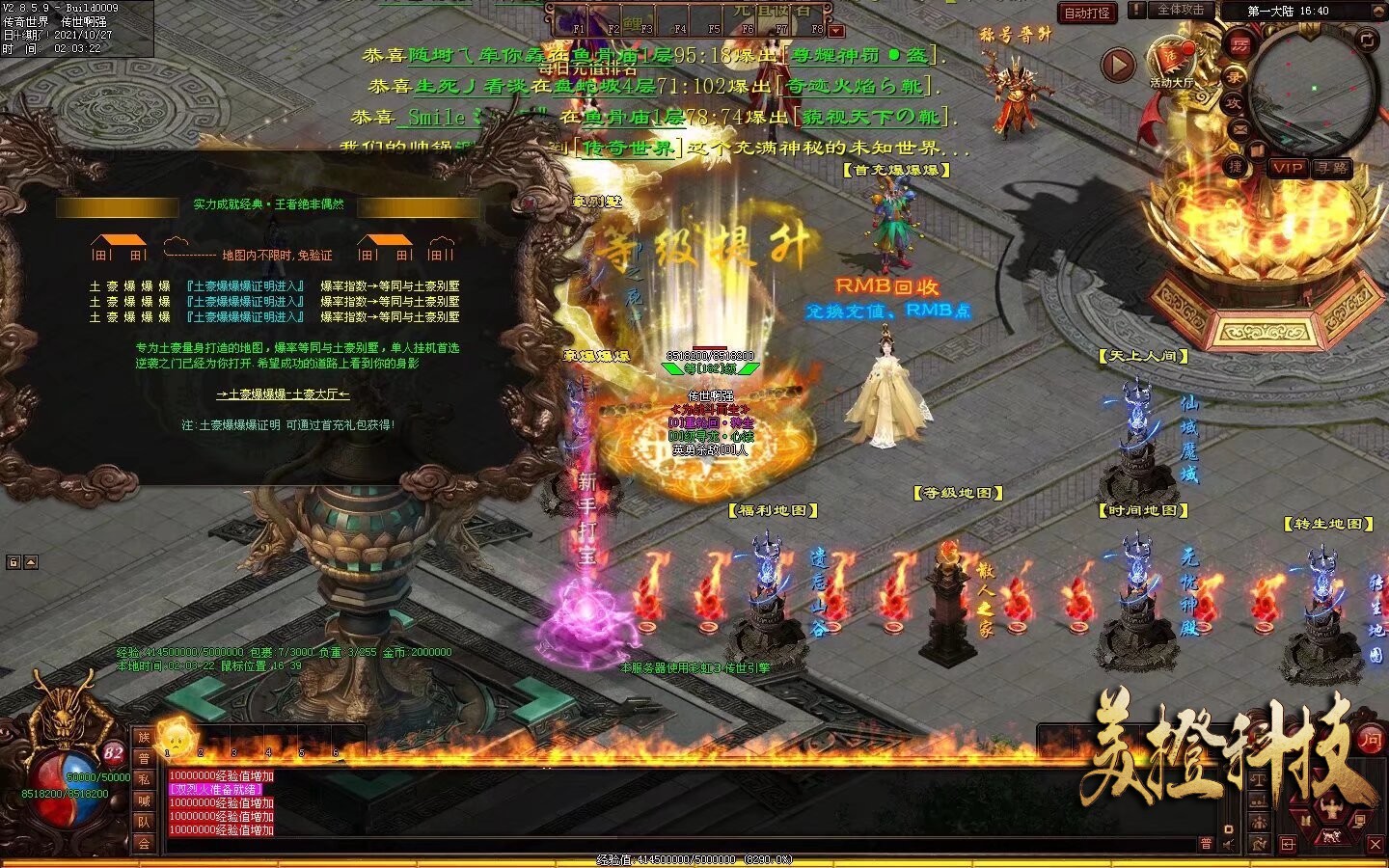This screenshot has height=868, width=1389.
Task: Open the mail envelope icon
Action: [x=1240, y=128]
